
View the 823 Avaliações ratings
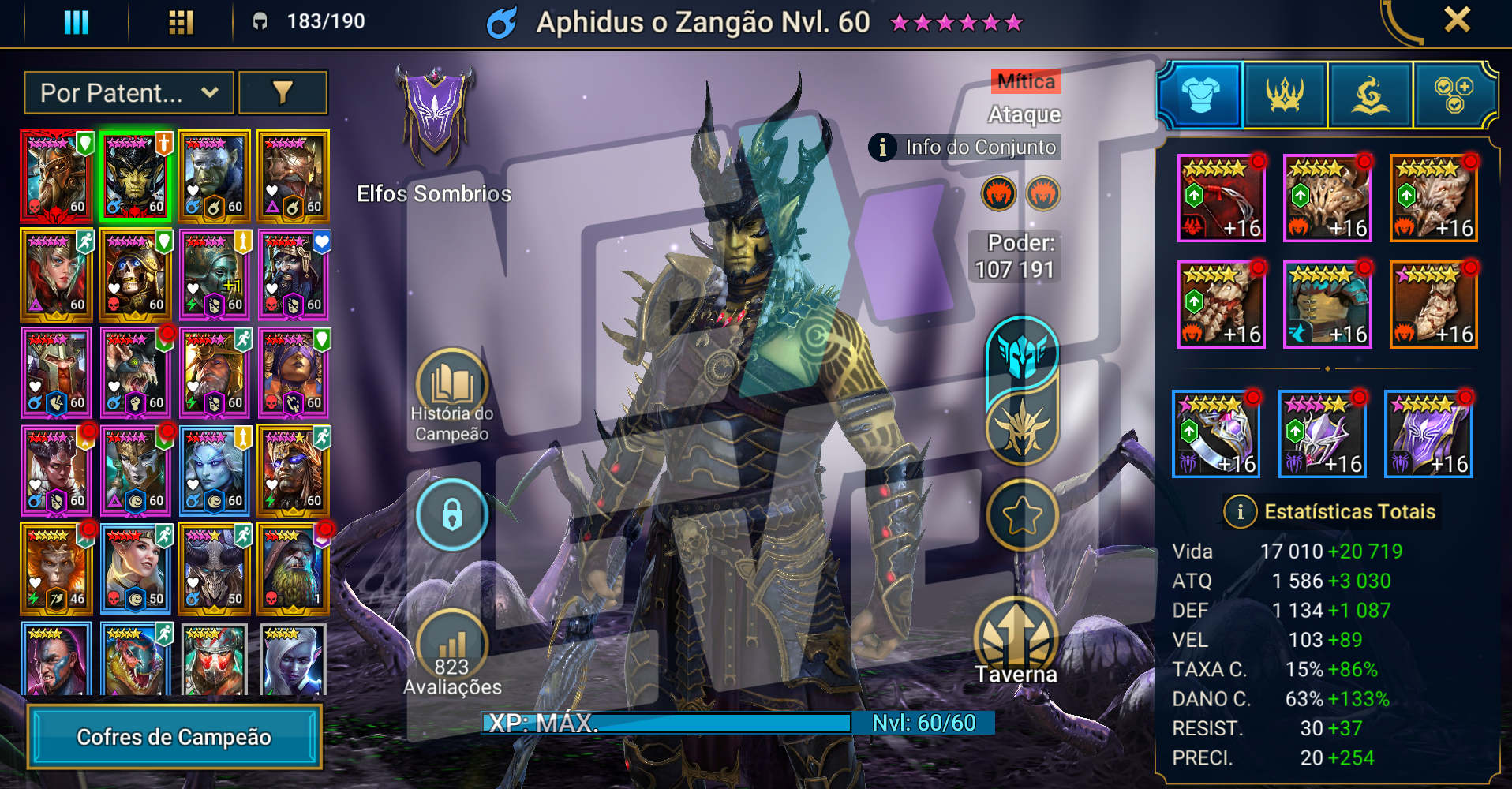[452, 653]
